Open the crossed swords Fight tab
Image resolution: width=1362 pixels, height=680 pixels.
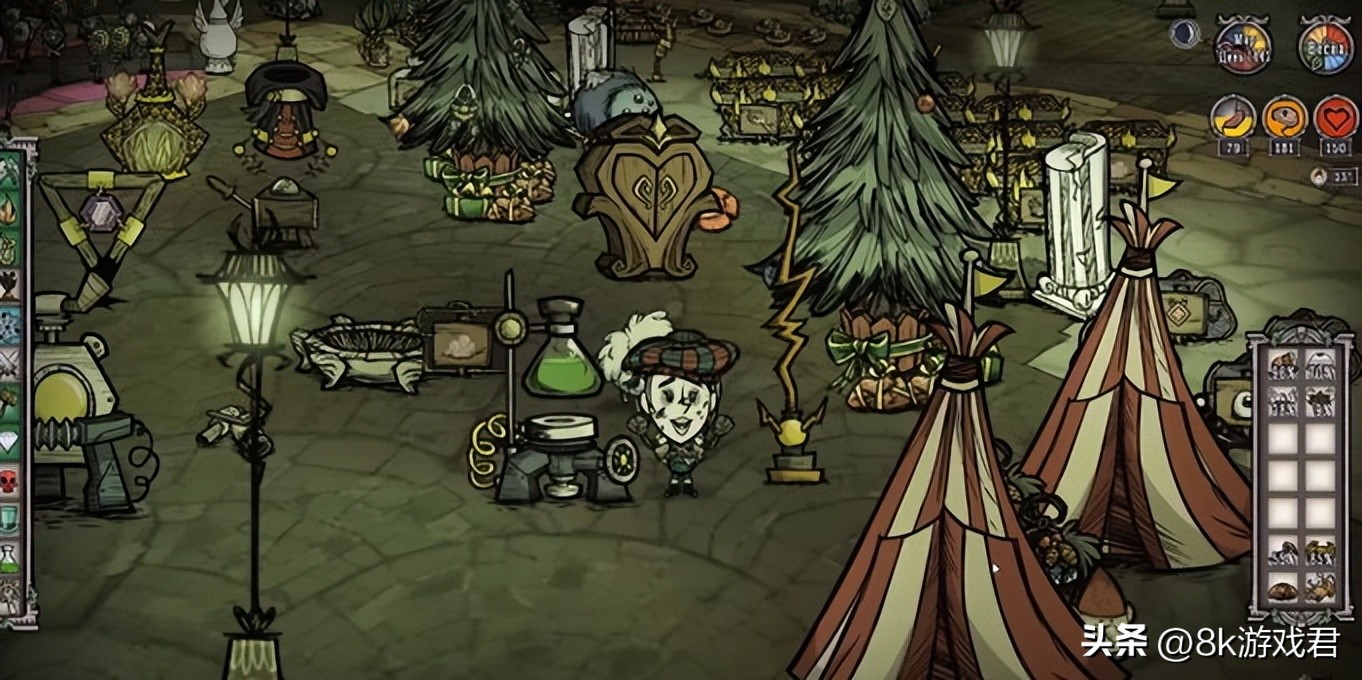[10, 362]
